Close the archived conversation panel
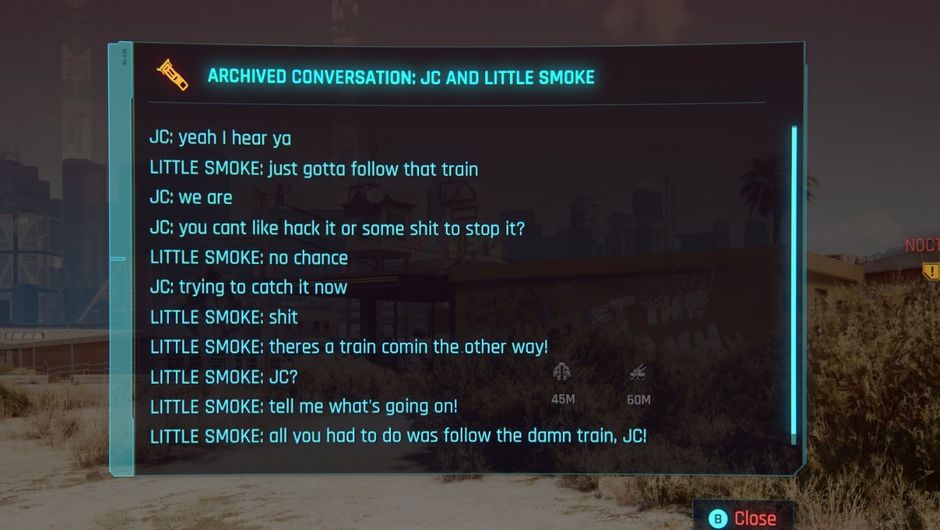The image size is (940, 530). pyautogui.click(x=743, y=517)
